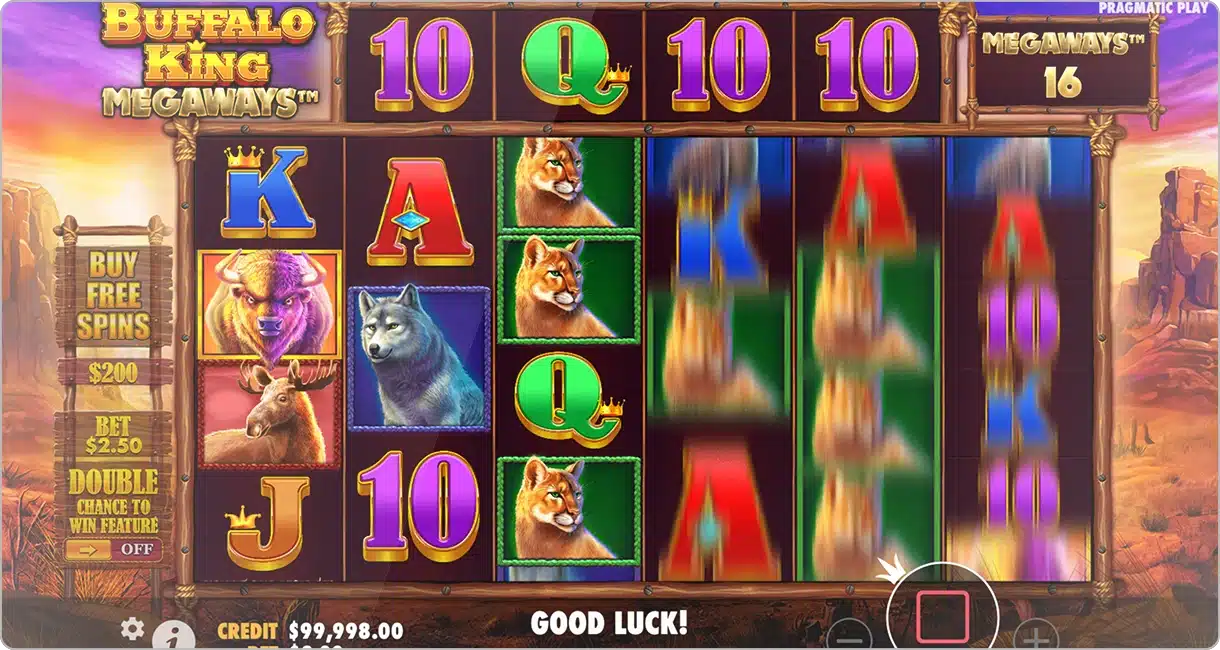Decrease the bet with the minus button
The width and height of the screenshot is (1220, 650).
click(x=850, y=636)
